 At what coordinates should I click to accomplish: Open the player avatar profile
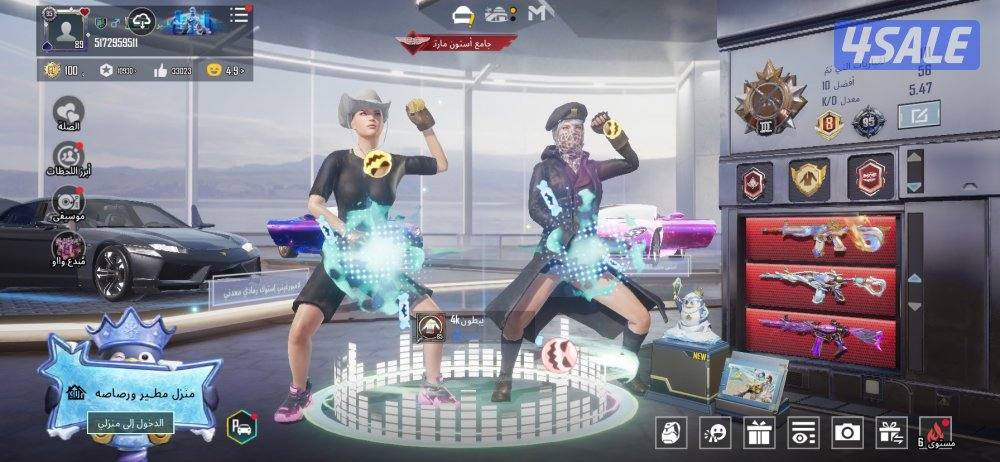click(x=66, y=29)
